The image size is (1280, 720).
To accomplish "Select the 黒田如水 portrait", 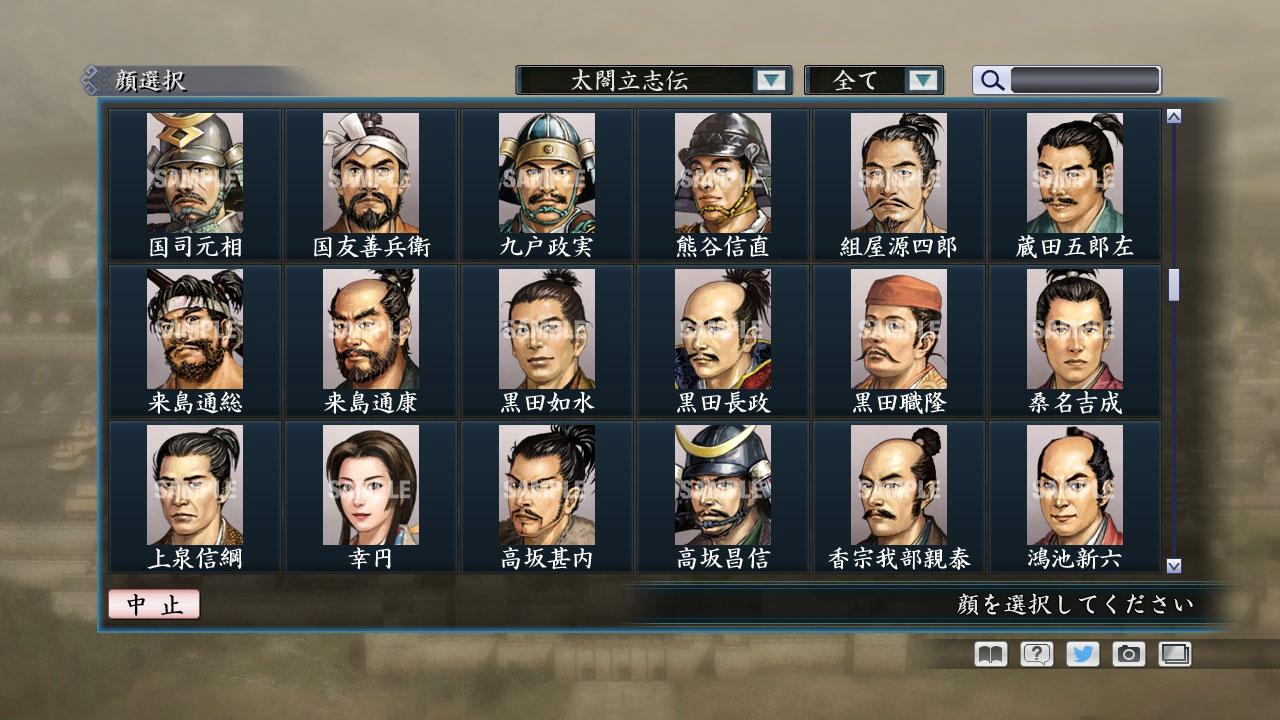I will tap(545, 330).
